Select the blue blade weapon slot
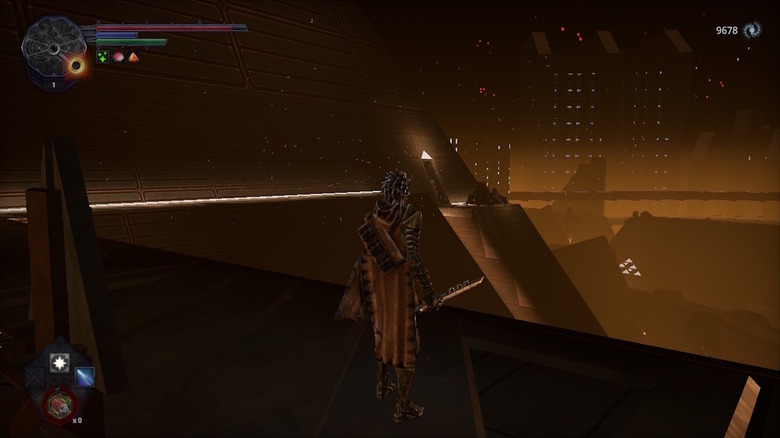This screenshot has width=780, height=438. click(x=84, y=377)
